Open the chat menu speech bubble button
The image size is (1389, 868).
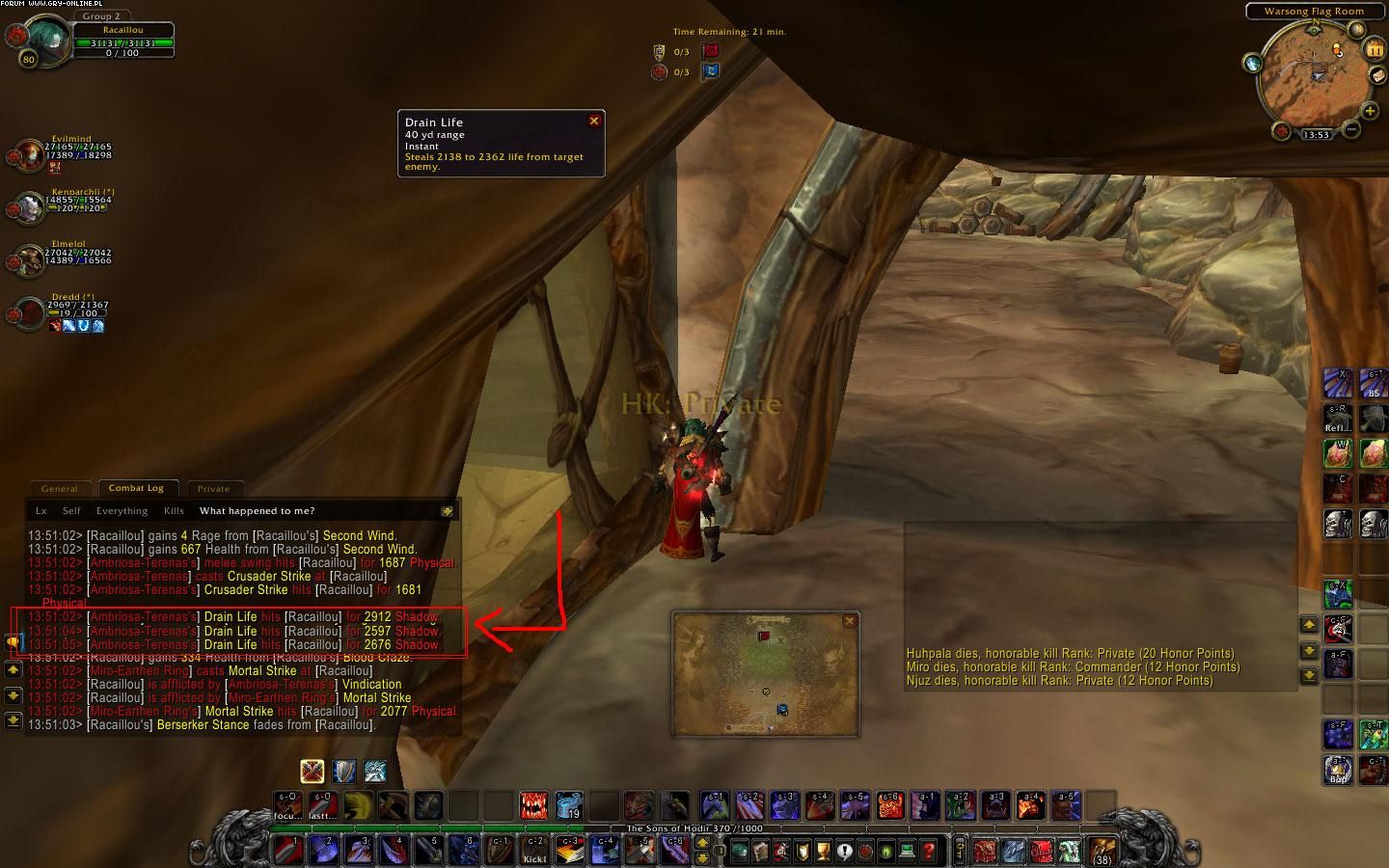pyautogui.click(x=14, y=640)
